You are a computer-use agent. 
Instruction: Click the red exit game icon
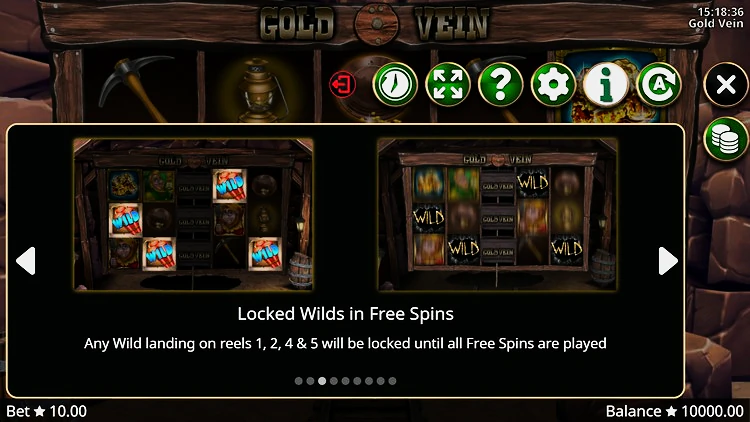pos(343,84)
